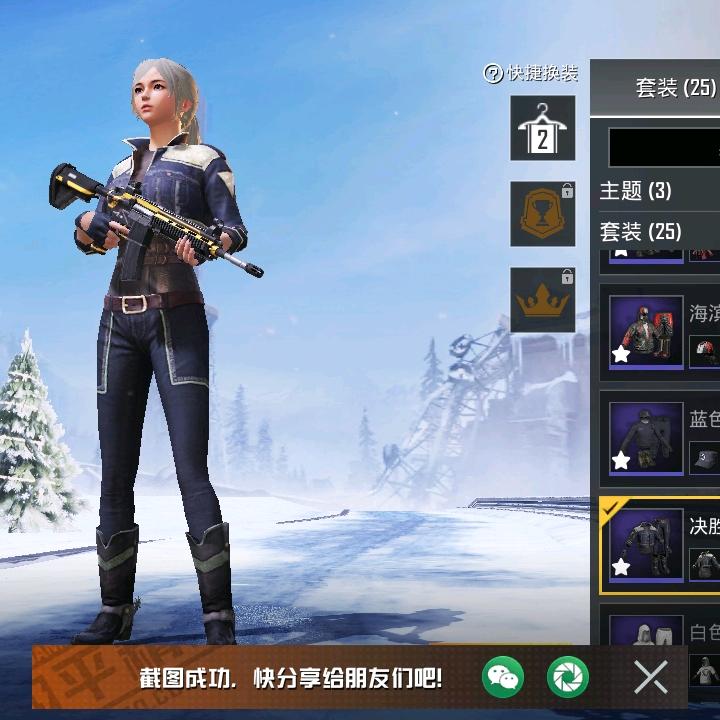Select the hanger outfit preset 2 icon
The height and width of the screenshot is (720, 720).
pyautogui.click(x=543, y=128)
